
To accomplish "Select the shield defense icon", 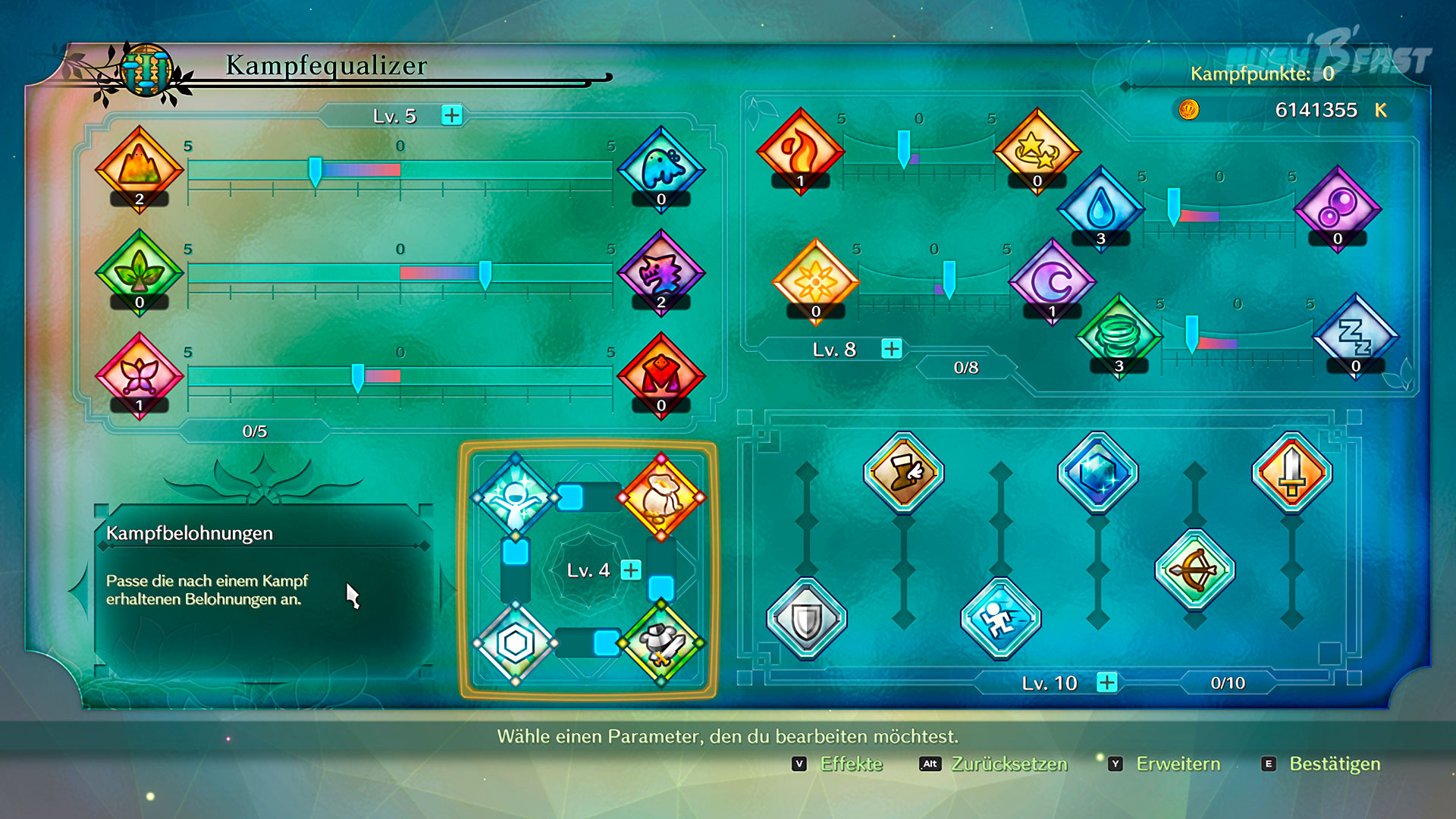I will click(806, 620).
